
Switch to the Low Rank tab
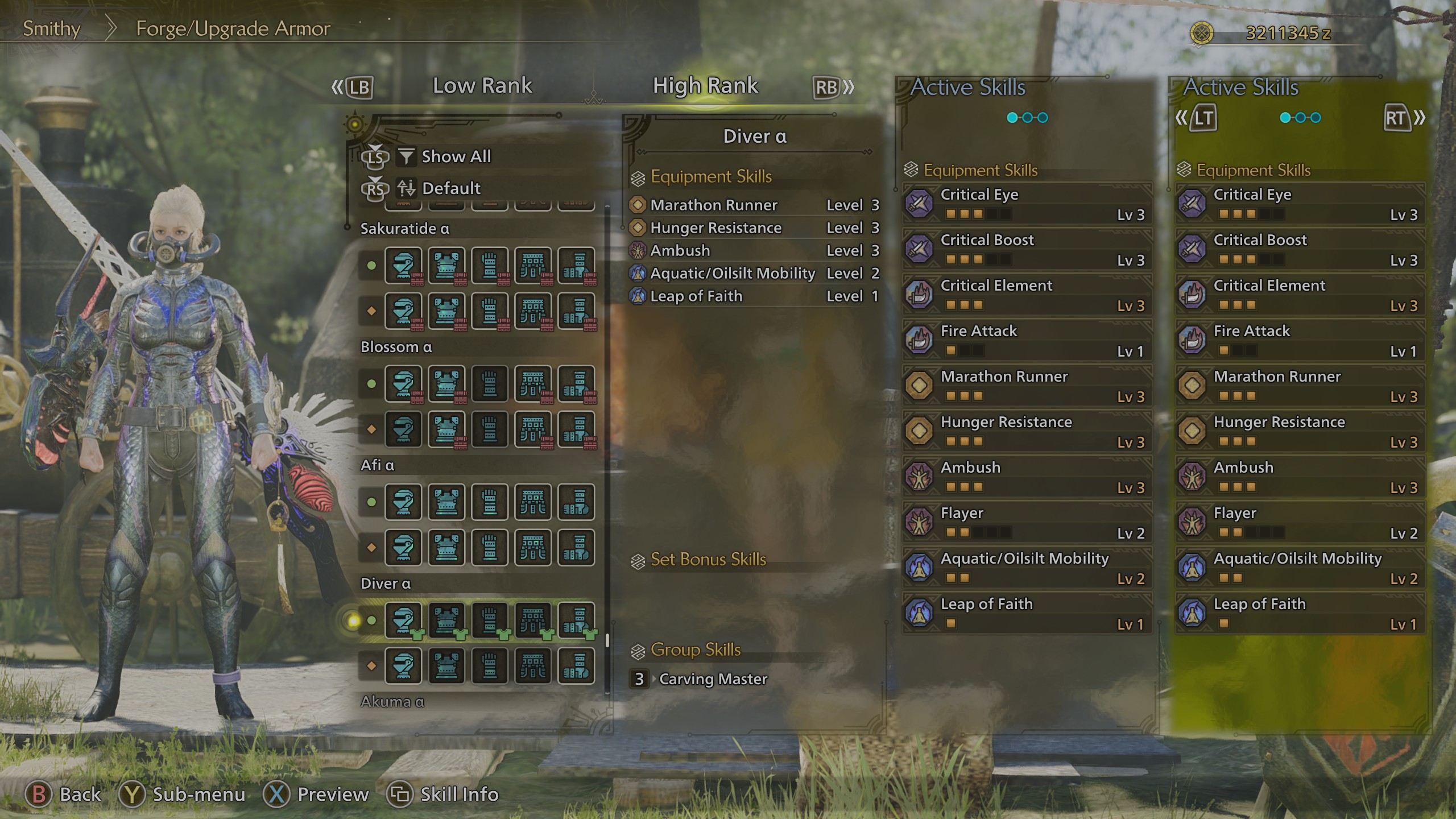(482, 85)
